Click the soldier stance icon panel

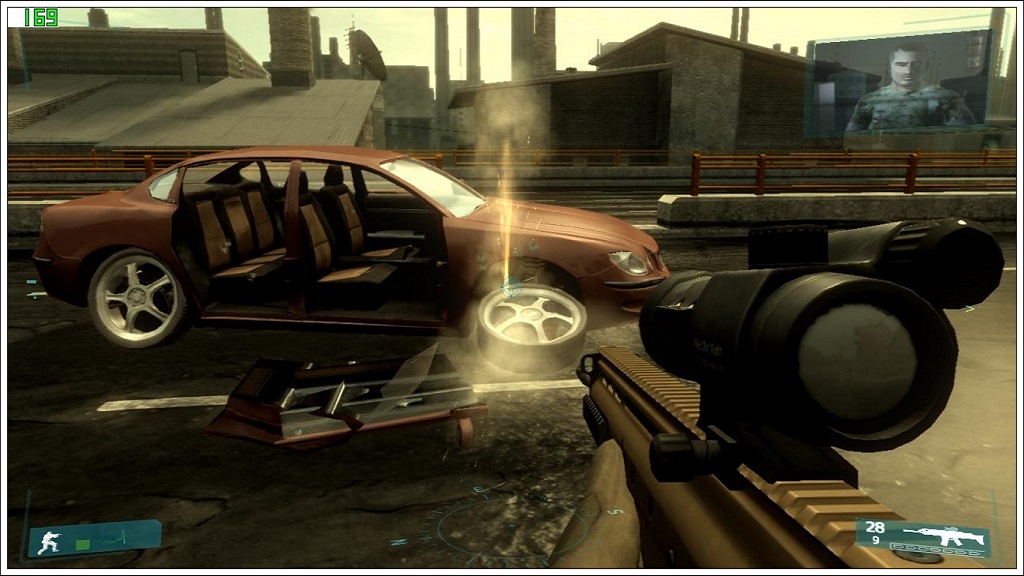pos(94,540)
